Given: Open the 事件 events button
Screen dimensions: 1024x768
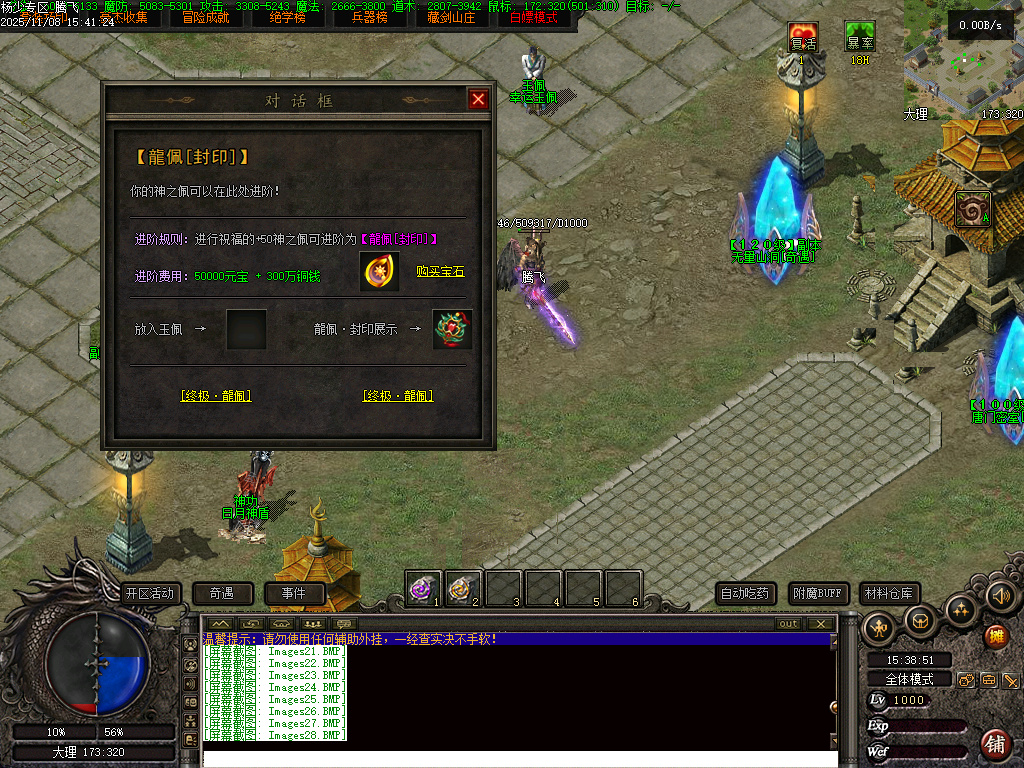Looking at the screenshot, I should tap(294, 593).
